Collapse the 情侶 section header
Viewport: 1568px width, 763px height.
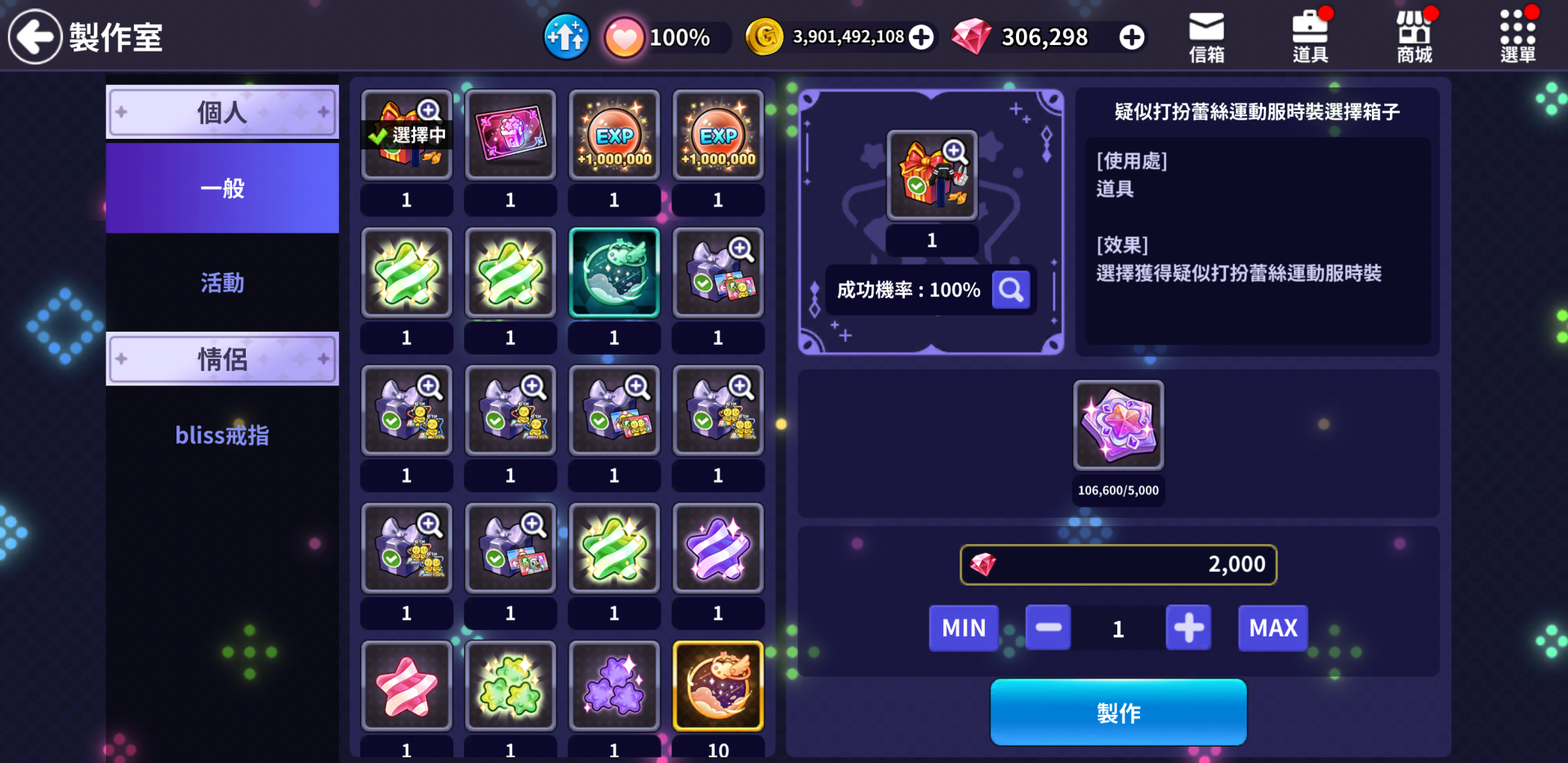tap(222, 359)
